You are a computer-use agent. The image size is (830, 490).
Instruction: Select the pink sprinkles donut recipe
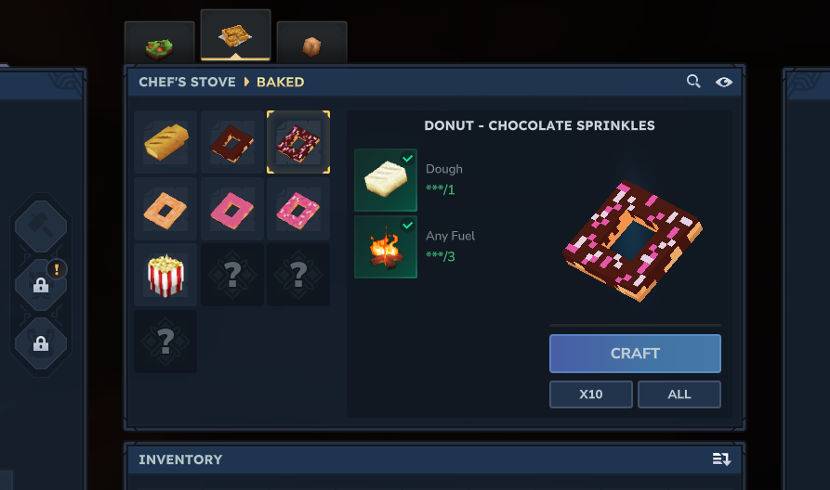(298, 209)
